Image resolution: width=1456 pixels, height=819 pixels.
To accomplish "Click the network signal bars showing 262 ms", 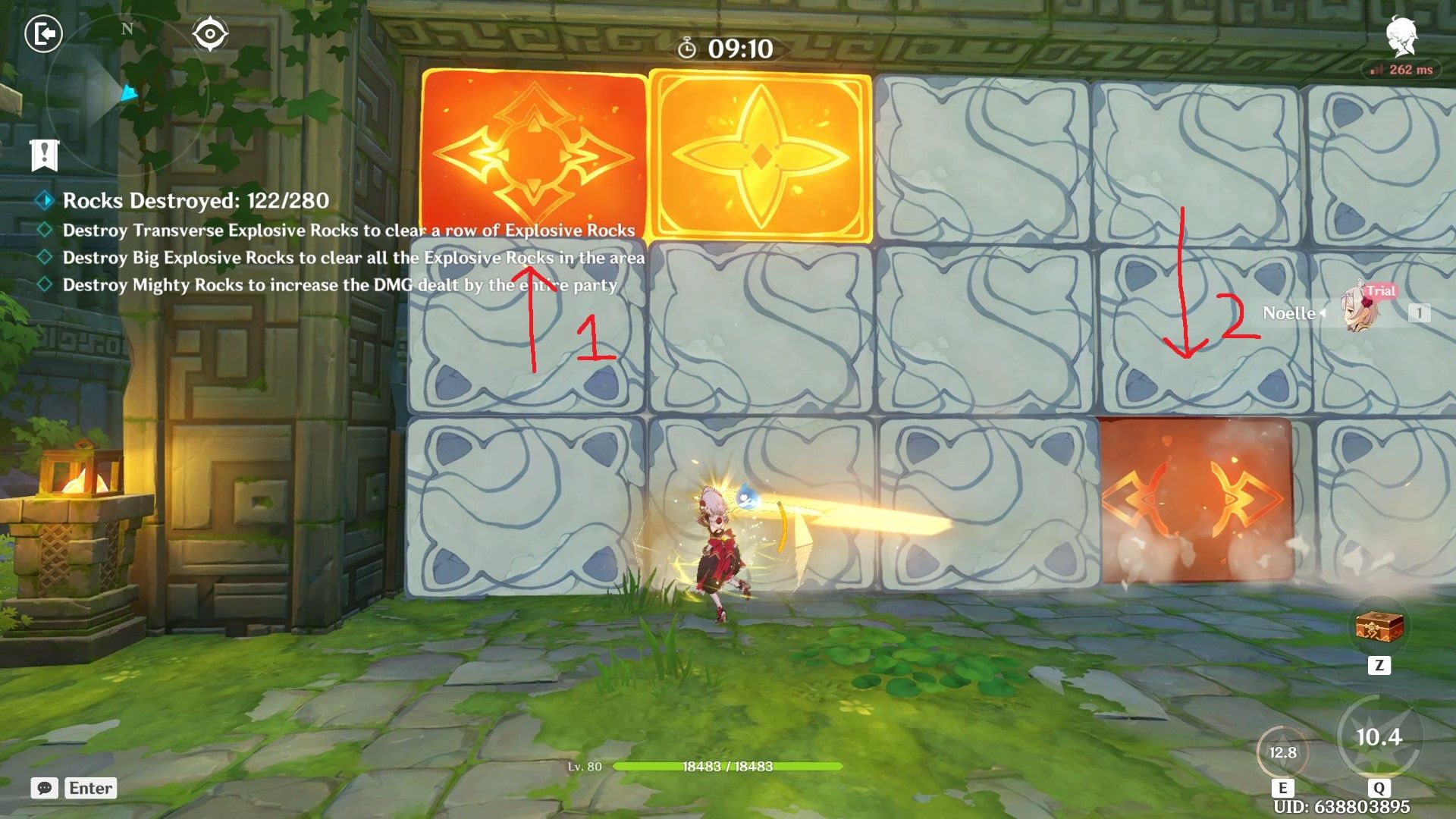I will [x=1376, y=70].
